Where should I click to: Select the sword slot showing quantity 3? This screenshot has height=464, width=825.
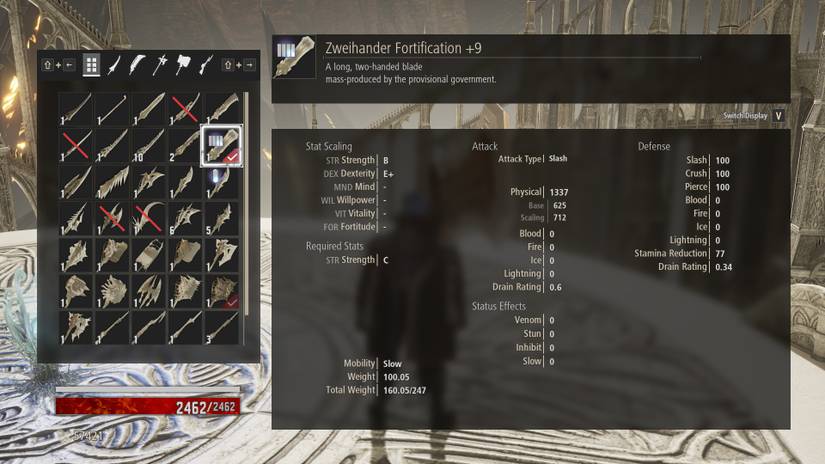(x=221, y=327)
